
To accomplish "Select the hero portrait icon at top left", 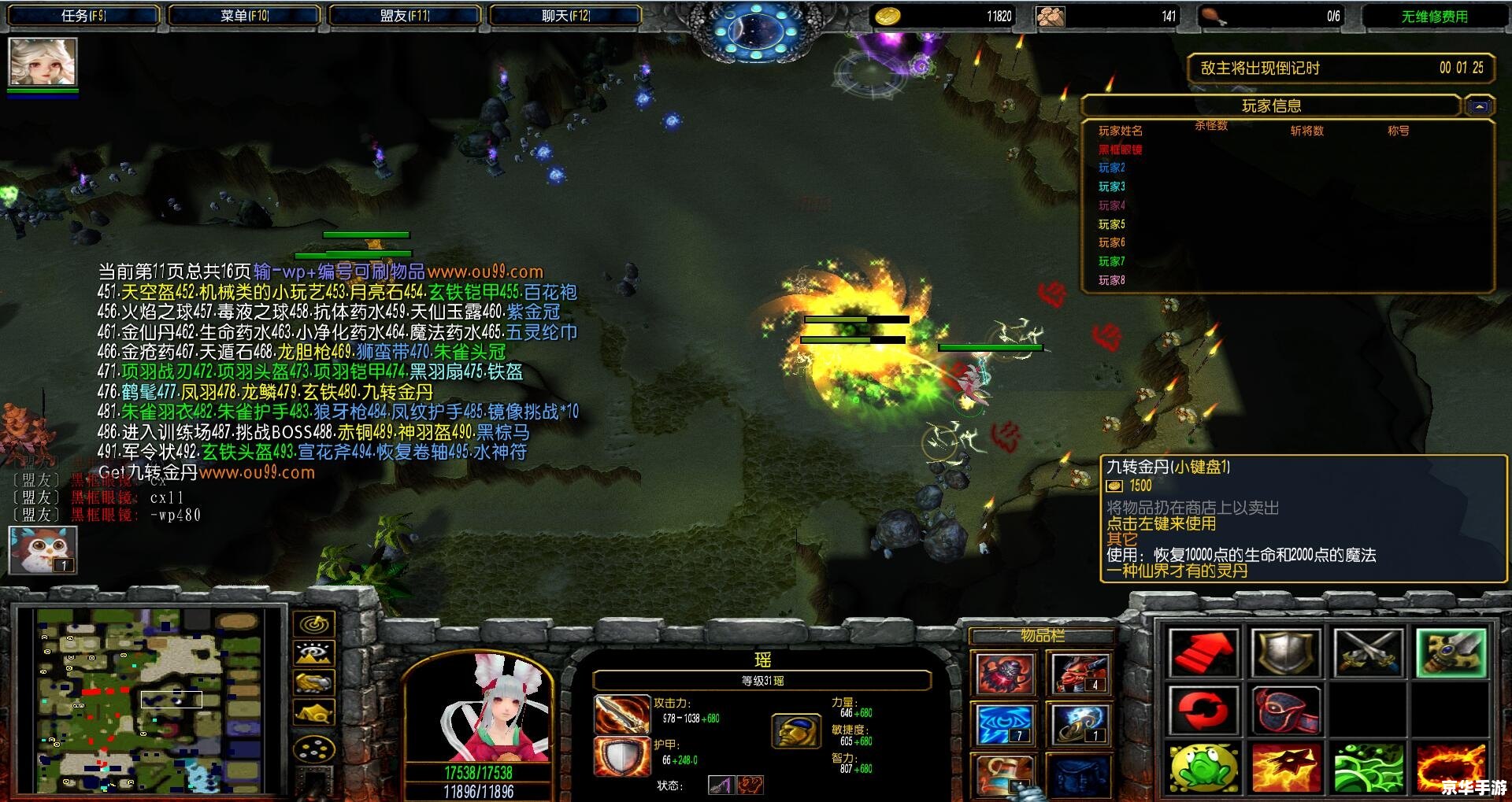I will (x=43, y=61).
